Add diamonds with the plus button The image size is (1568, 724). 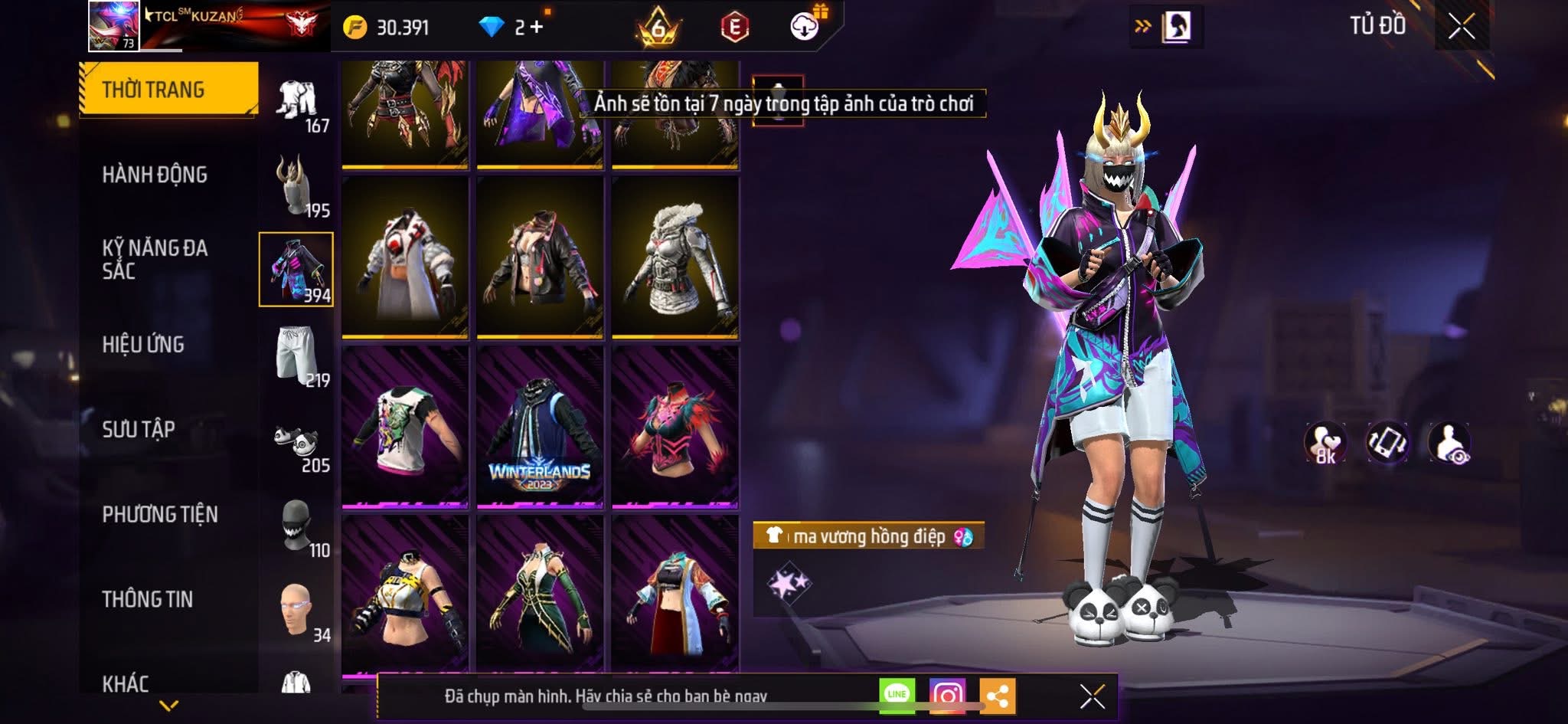click(x=536, y=28)
